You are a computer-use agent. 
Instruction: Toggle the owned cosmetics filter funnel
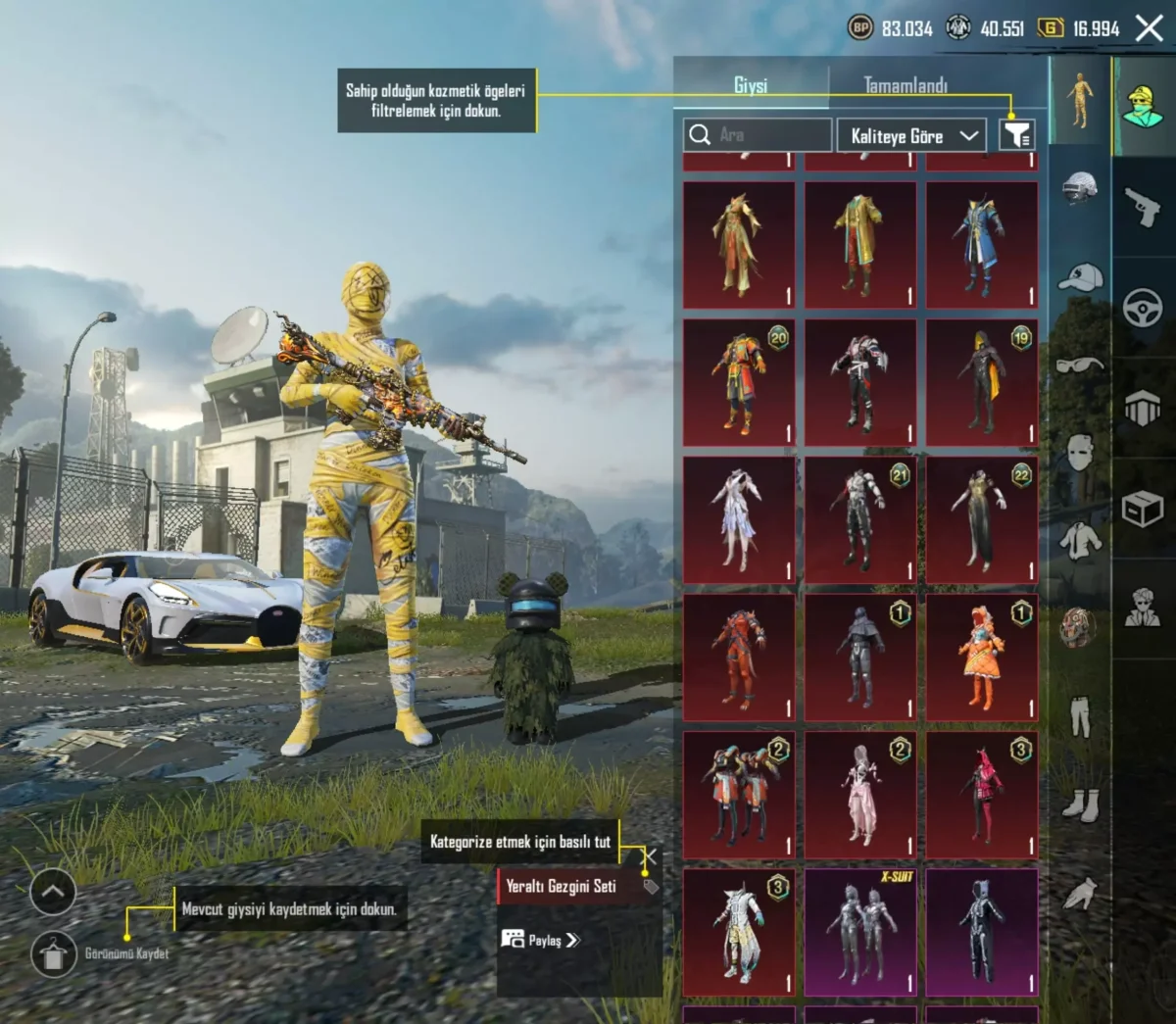point(1016,135)
